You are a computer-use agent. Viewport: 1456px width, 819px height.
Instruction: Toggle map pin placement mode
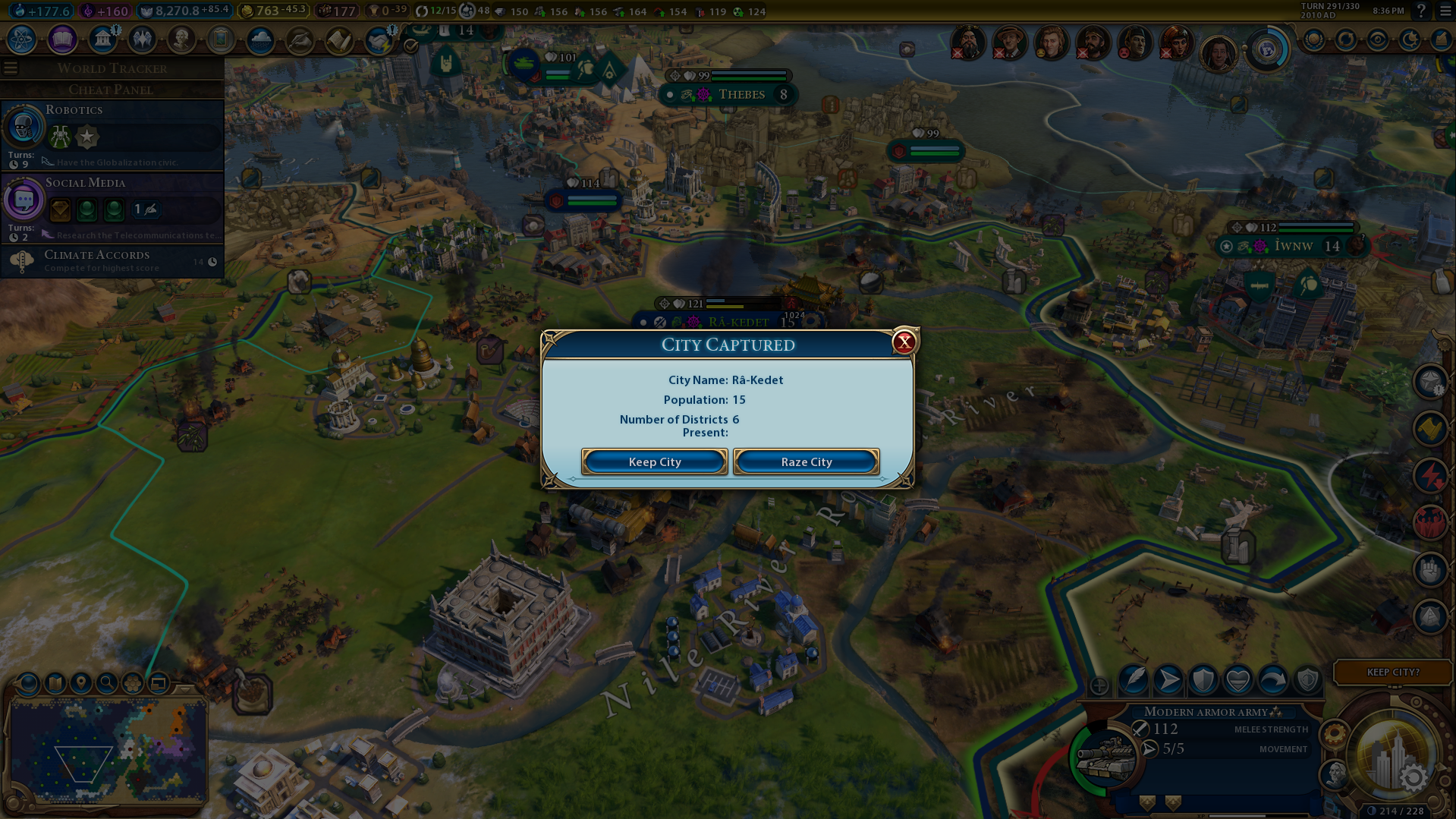pos(80,683)
